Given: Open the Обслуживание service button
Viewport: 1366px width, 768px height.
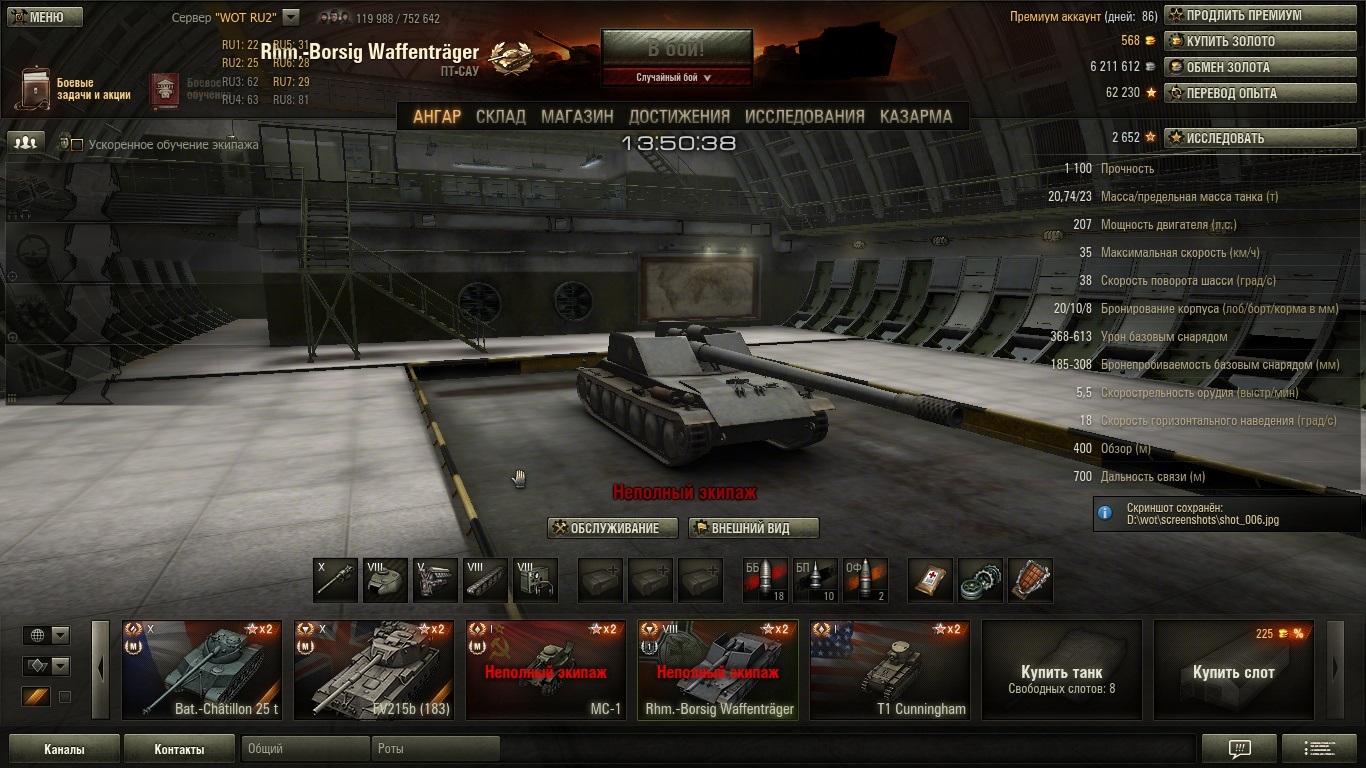Looking at the screenshot, I should tap(612, 528).
